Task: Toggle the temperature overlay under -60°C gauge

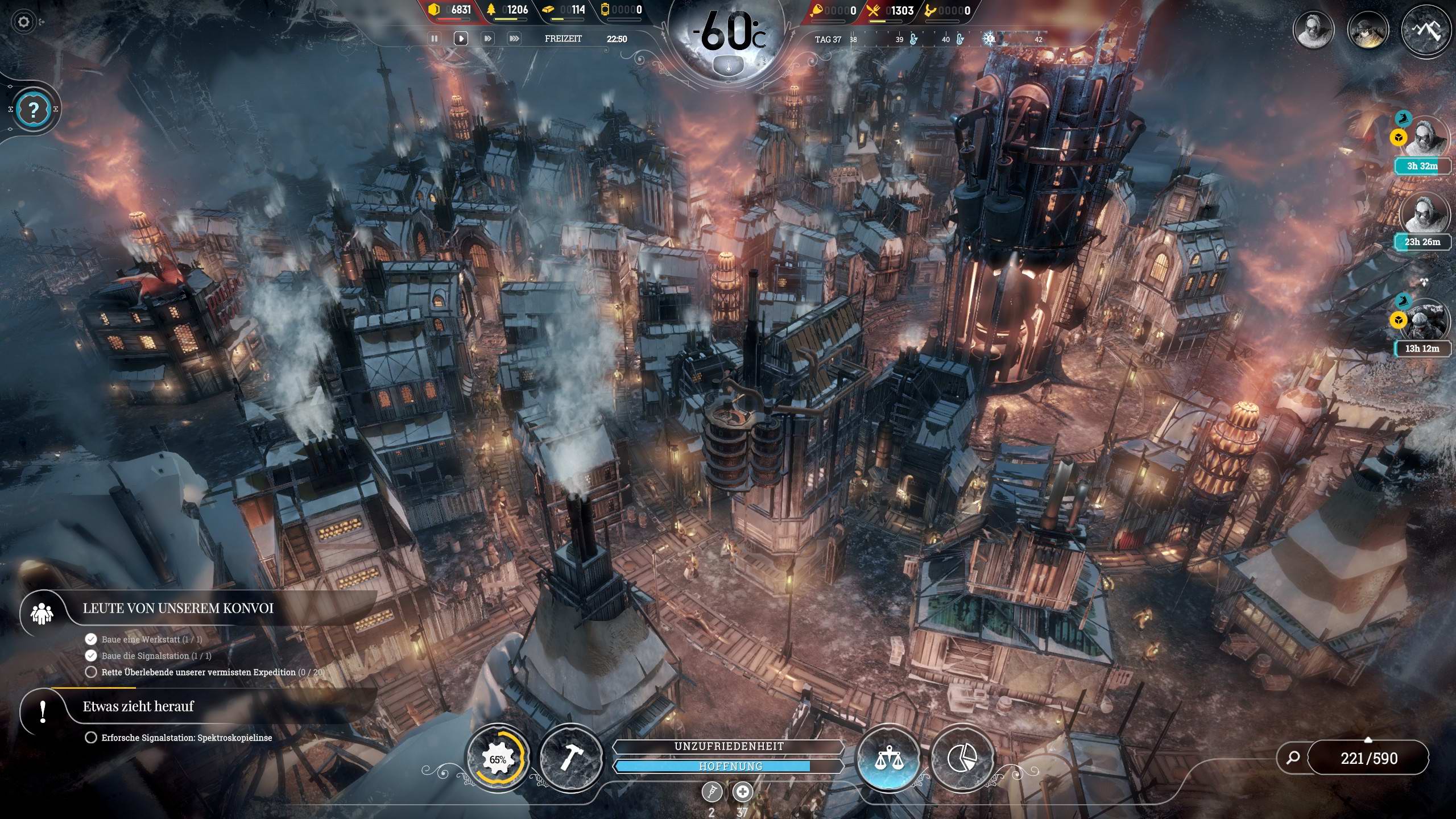Action: (727, 66)
